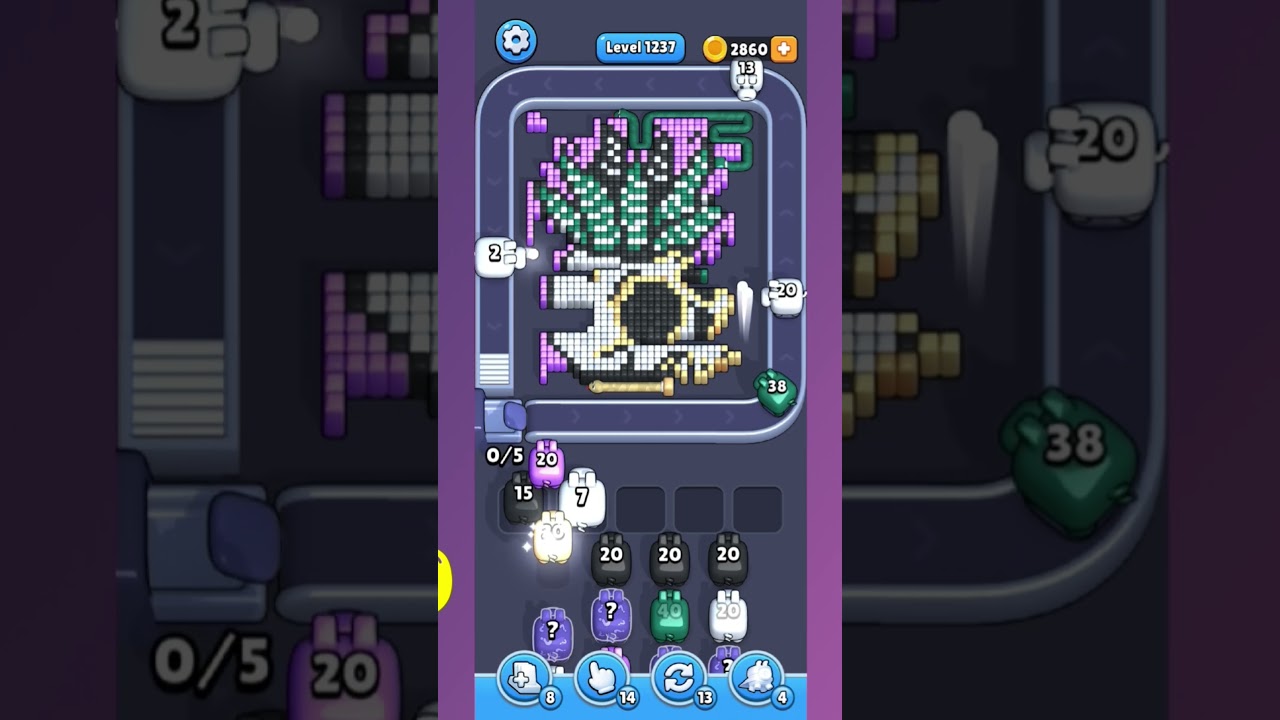This screenshot has height=720, width=1280.
Task: Tap the purple block numbered 20
Action: pos(545,460)
